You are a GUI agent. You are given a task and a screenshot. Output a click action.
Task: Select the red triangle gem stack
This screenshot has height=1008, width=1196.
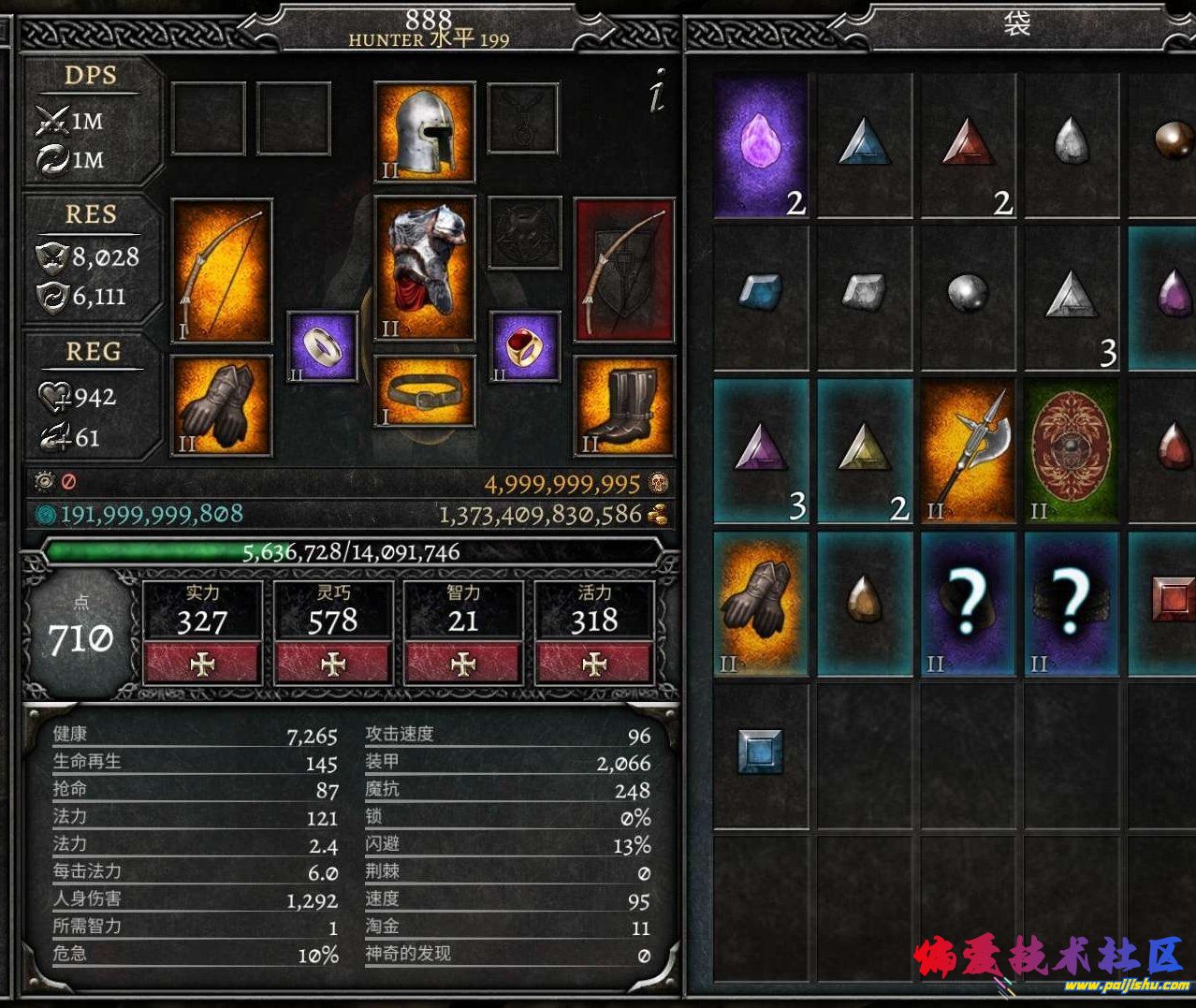[968, 146]
